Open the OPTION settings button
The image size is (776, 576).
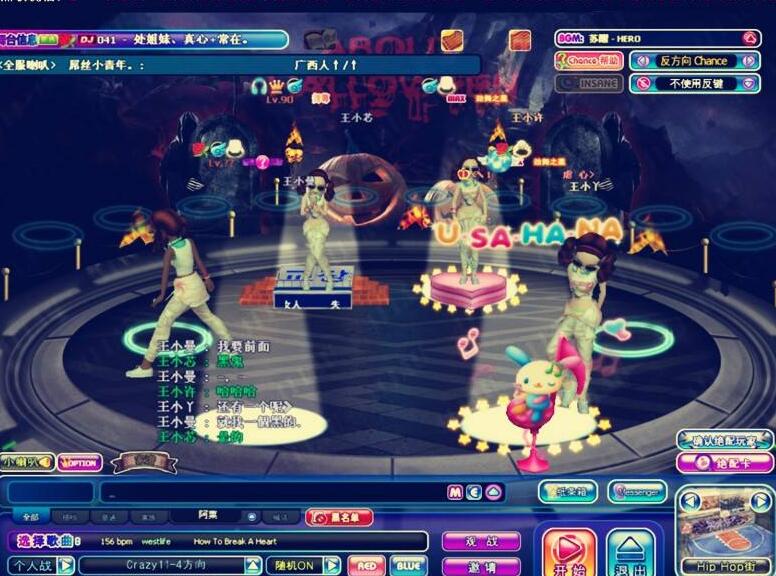coord(80,462)
